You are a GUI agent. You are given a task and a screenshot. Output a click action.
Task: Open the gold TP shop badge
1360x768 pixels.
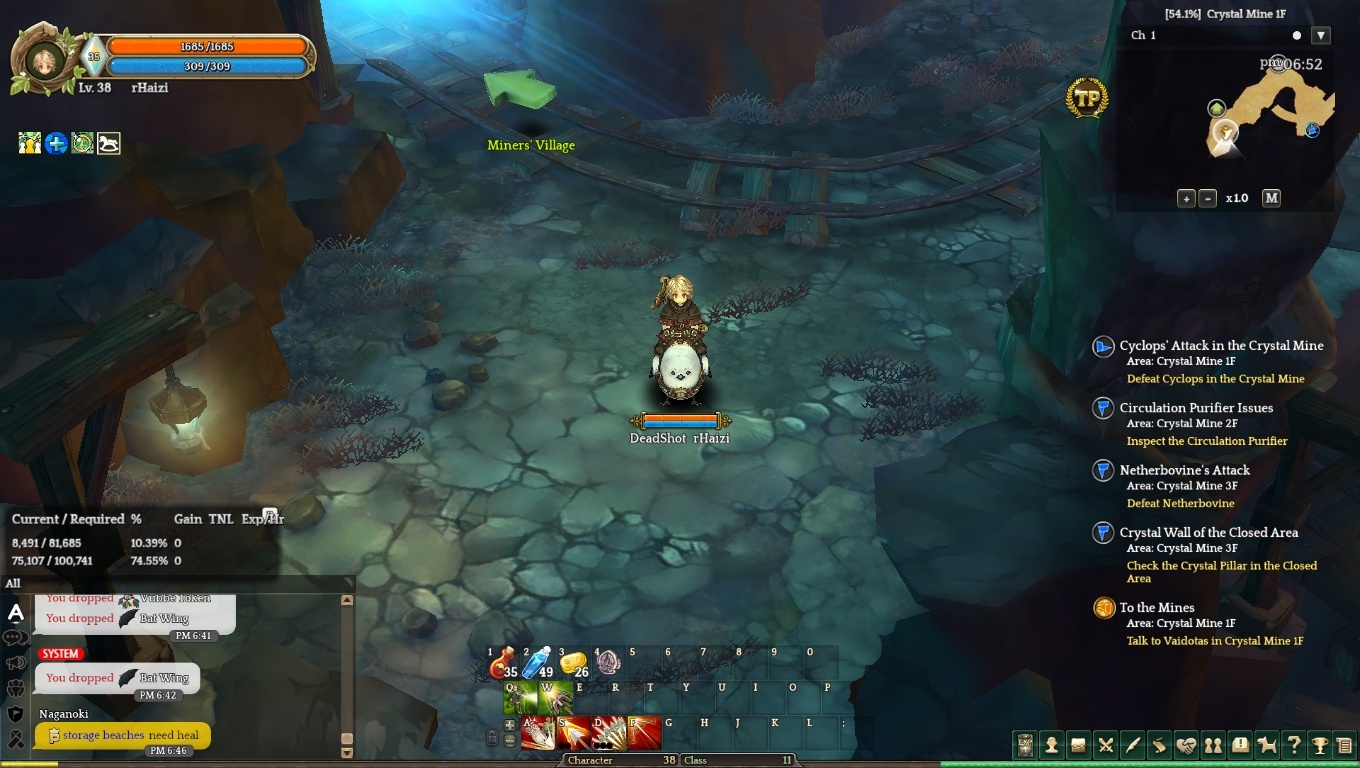[1087, 98]
